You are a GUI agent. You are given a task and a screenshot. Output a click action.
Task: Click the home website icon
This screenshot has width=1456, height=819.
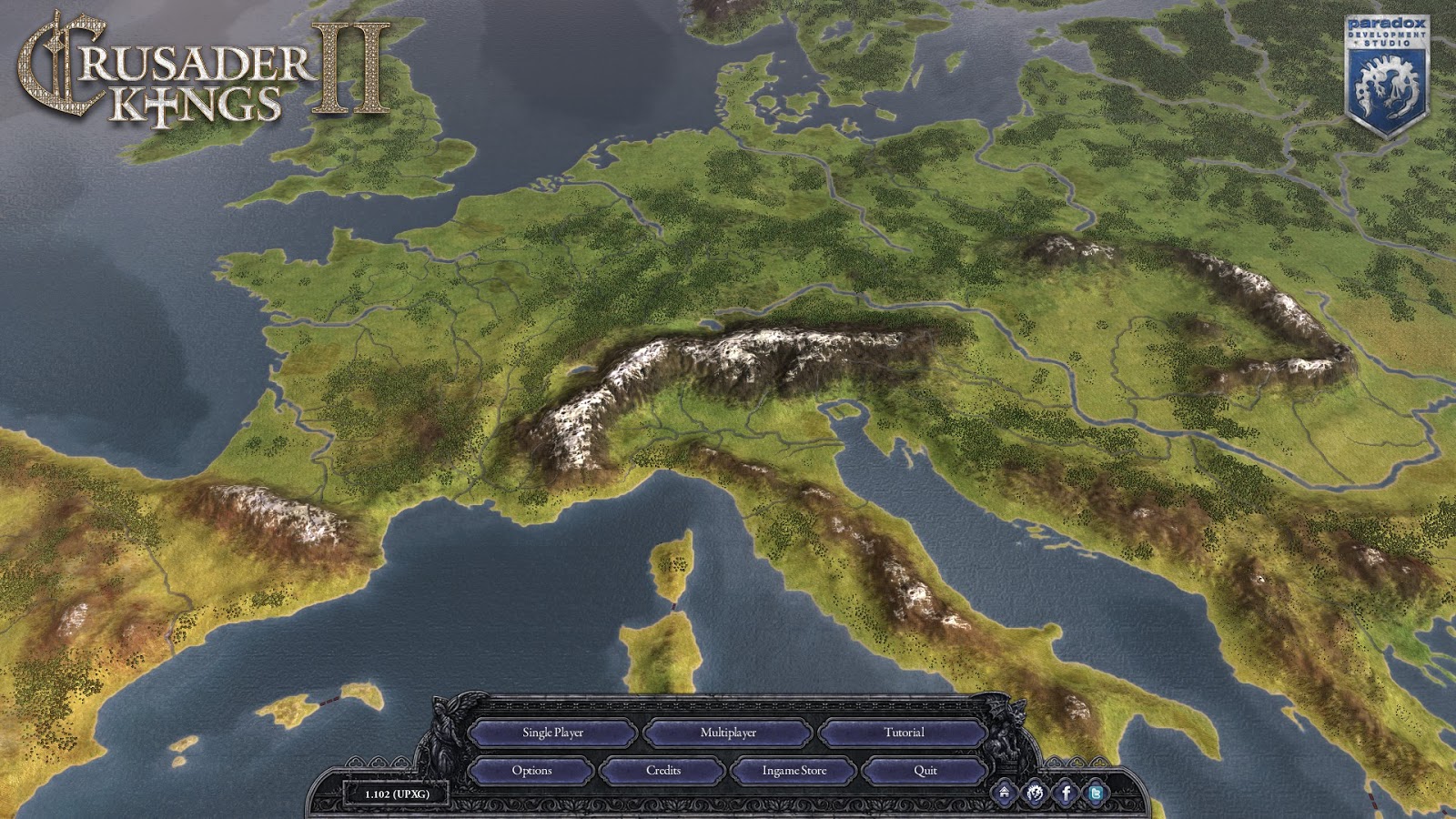[x=1005, y=793]
